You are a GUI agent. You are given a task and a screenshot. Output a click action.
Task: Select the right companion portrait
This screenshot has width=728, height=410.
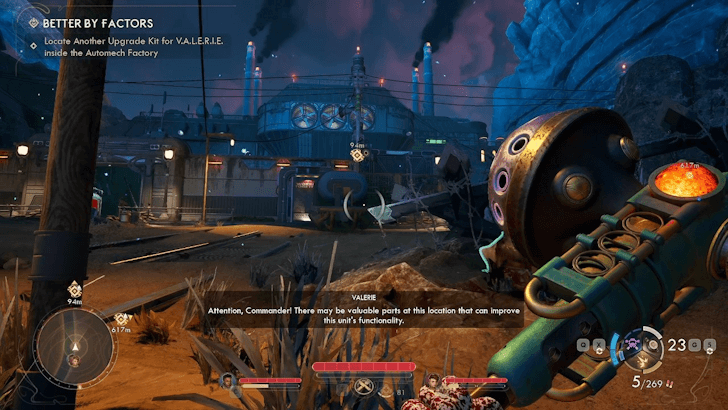coord(431,381)
